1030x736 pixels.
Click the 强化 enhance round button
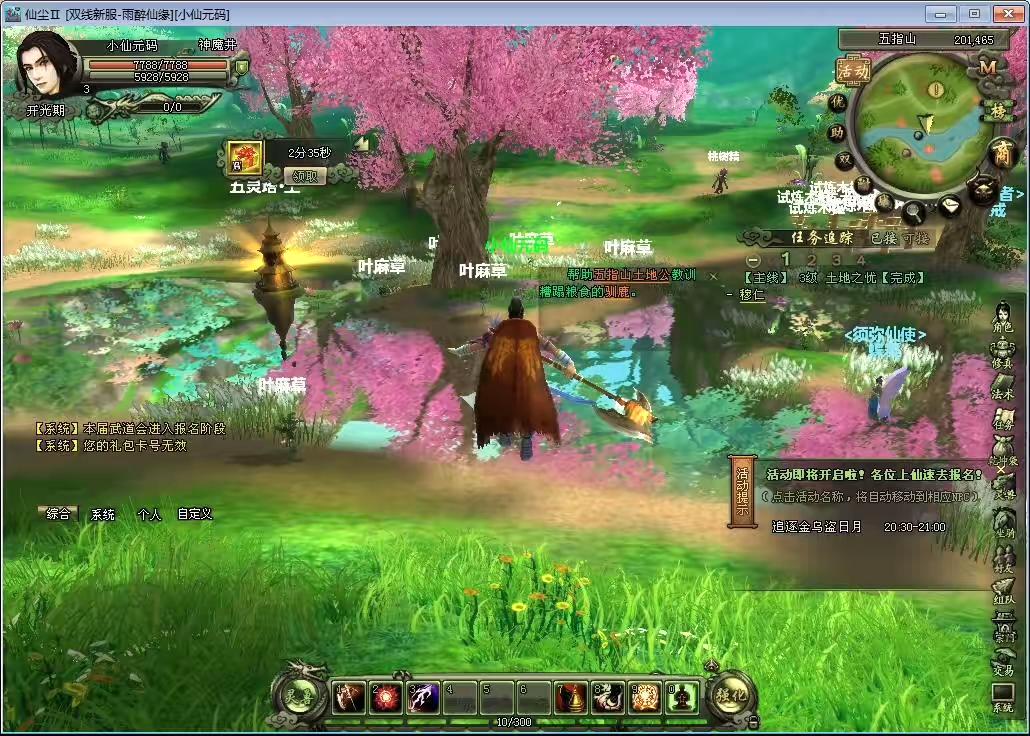(731, 692)
